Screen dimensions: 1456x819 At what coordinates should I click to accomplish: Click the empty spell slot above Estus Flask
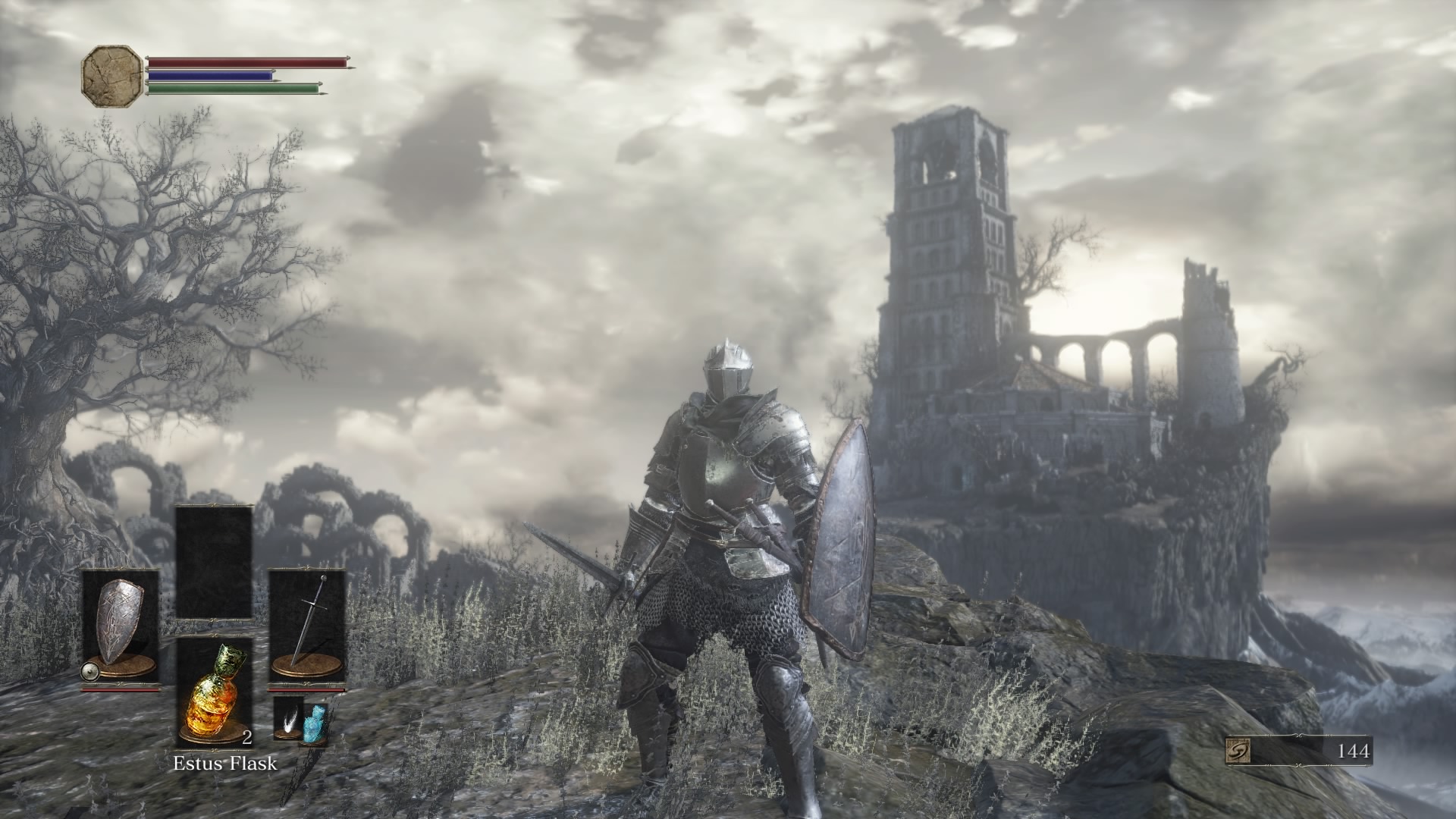click(x=214, y=562)
